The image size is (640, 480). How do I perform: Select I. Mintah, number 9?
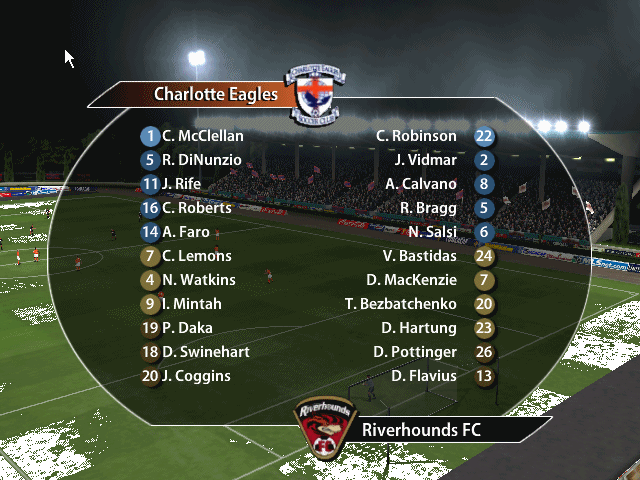pyautogui.click(x=191, y=304)
